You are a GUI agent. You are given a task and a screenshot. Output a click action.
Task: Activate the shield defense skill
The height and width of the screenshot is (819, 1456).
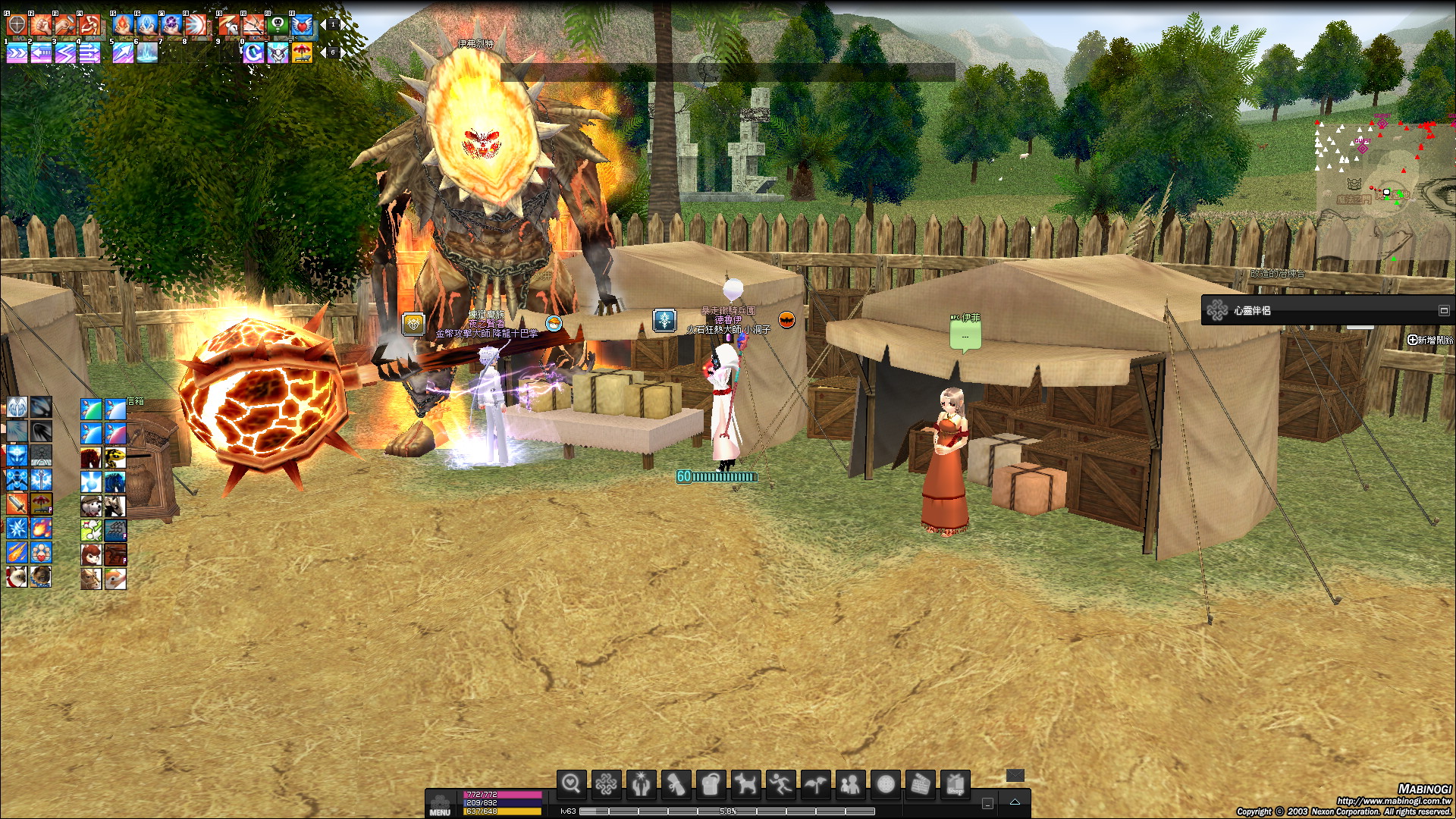(17, 25)
